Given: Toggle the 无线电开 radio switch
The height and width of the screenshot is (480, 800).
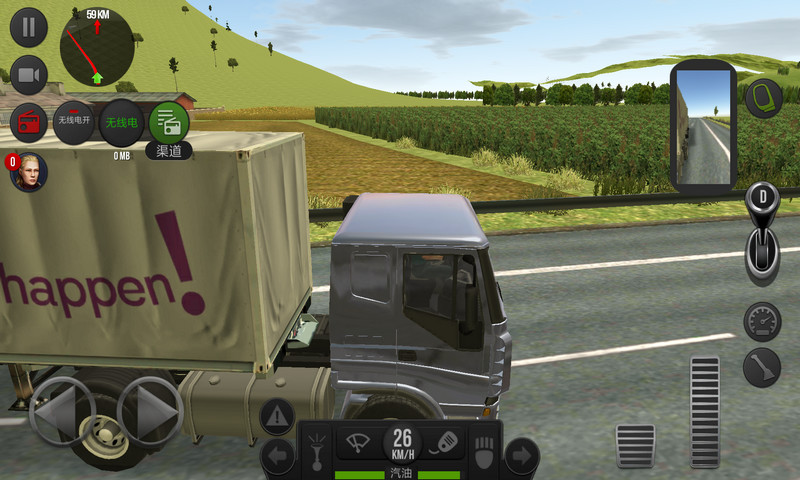Looking at the screenshot, I should tap(73, 122).
